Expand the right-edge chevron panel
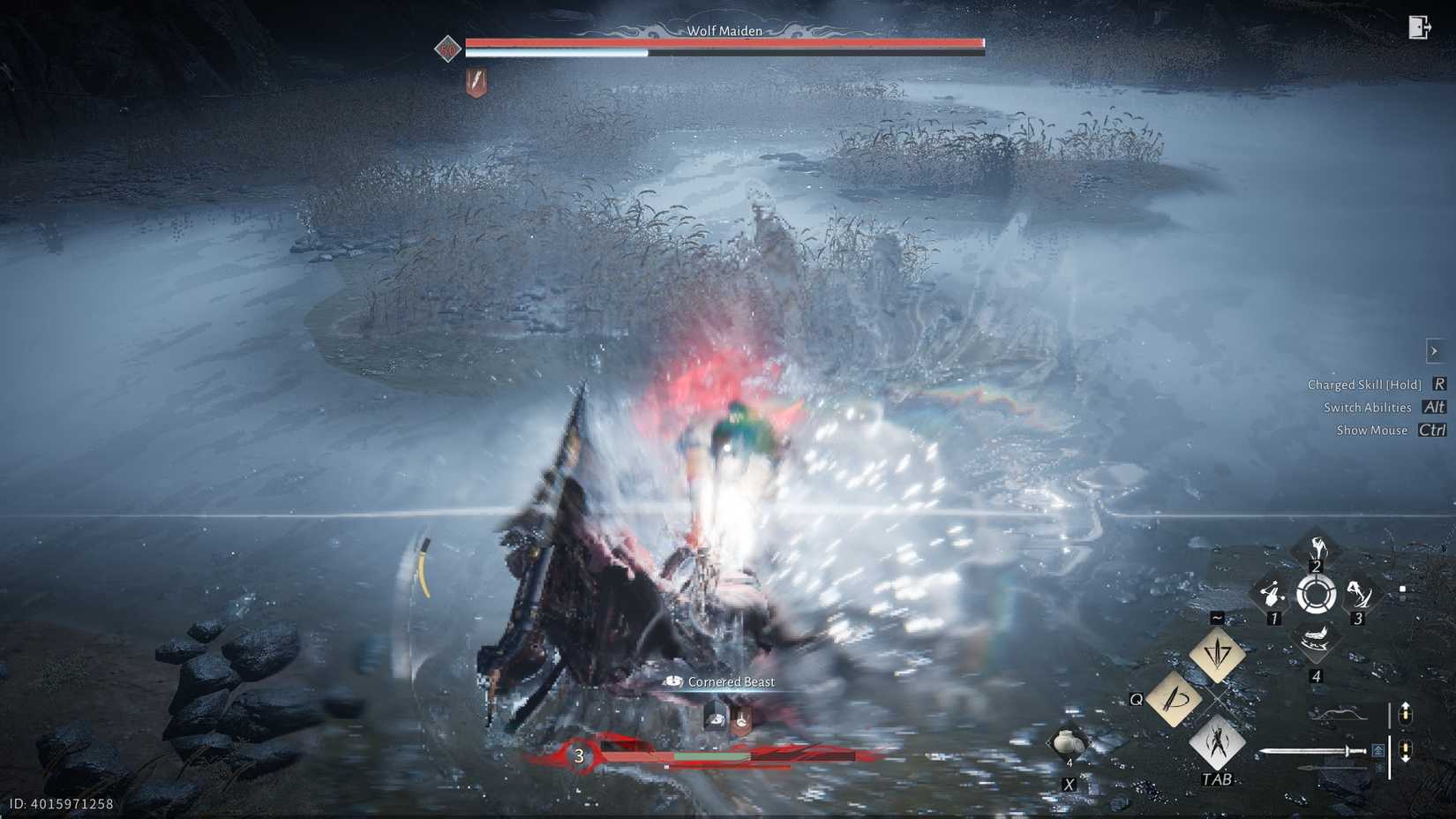 (x=1434, y=350)
